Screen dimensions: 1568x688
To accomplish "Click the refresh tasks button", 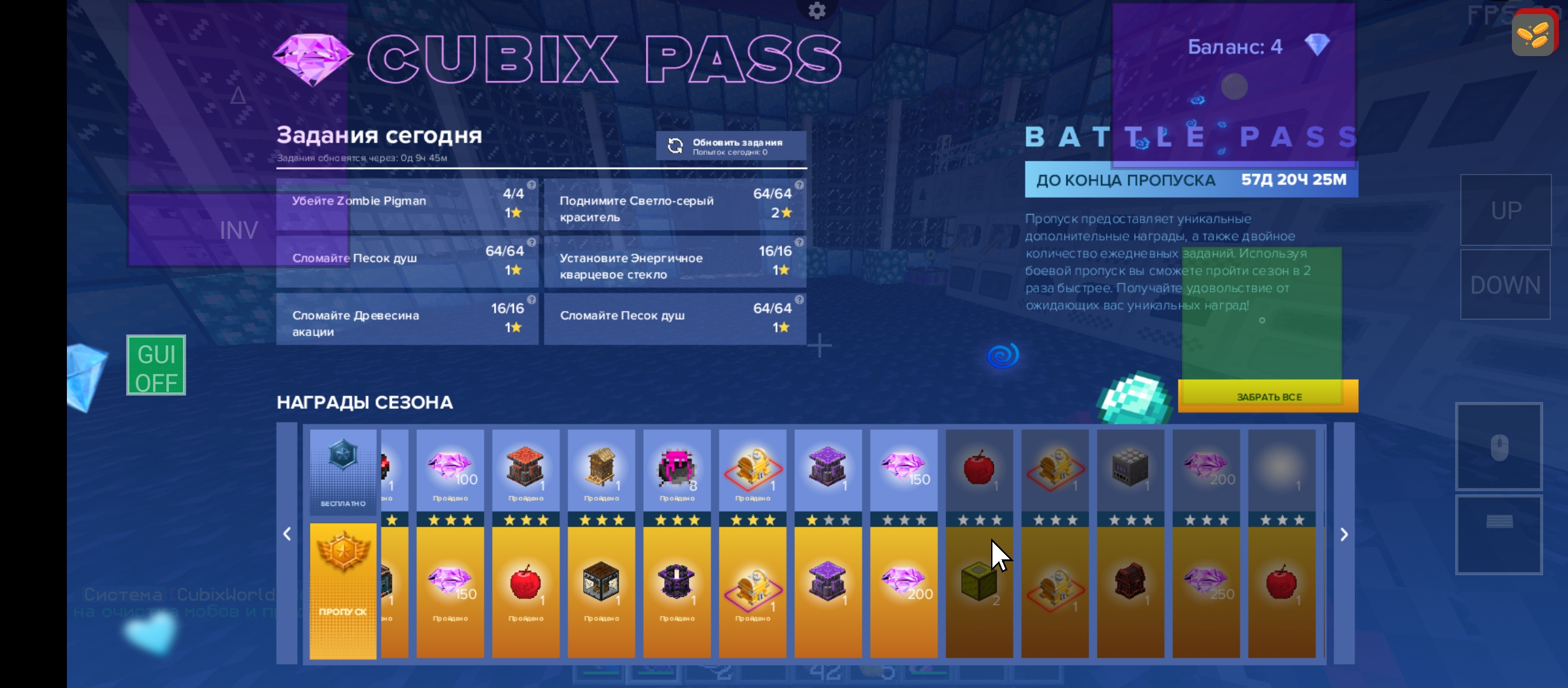I will coord(730,146).
